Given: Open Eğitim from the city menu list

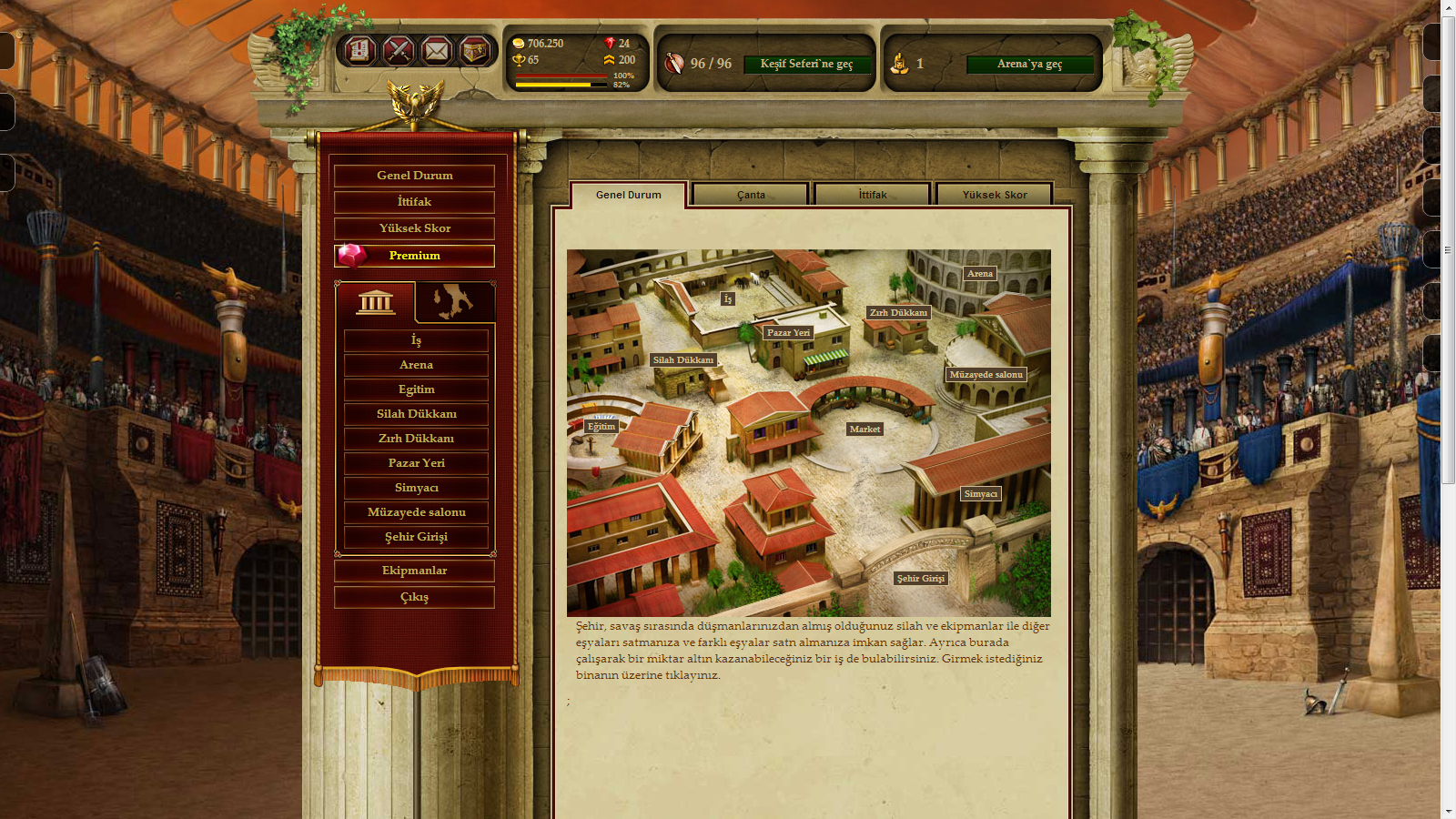Looking at the screenshot, I should (x=416, y=389).
